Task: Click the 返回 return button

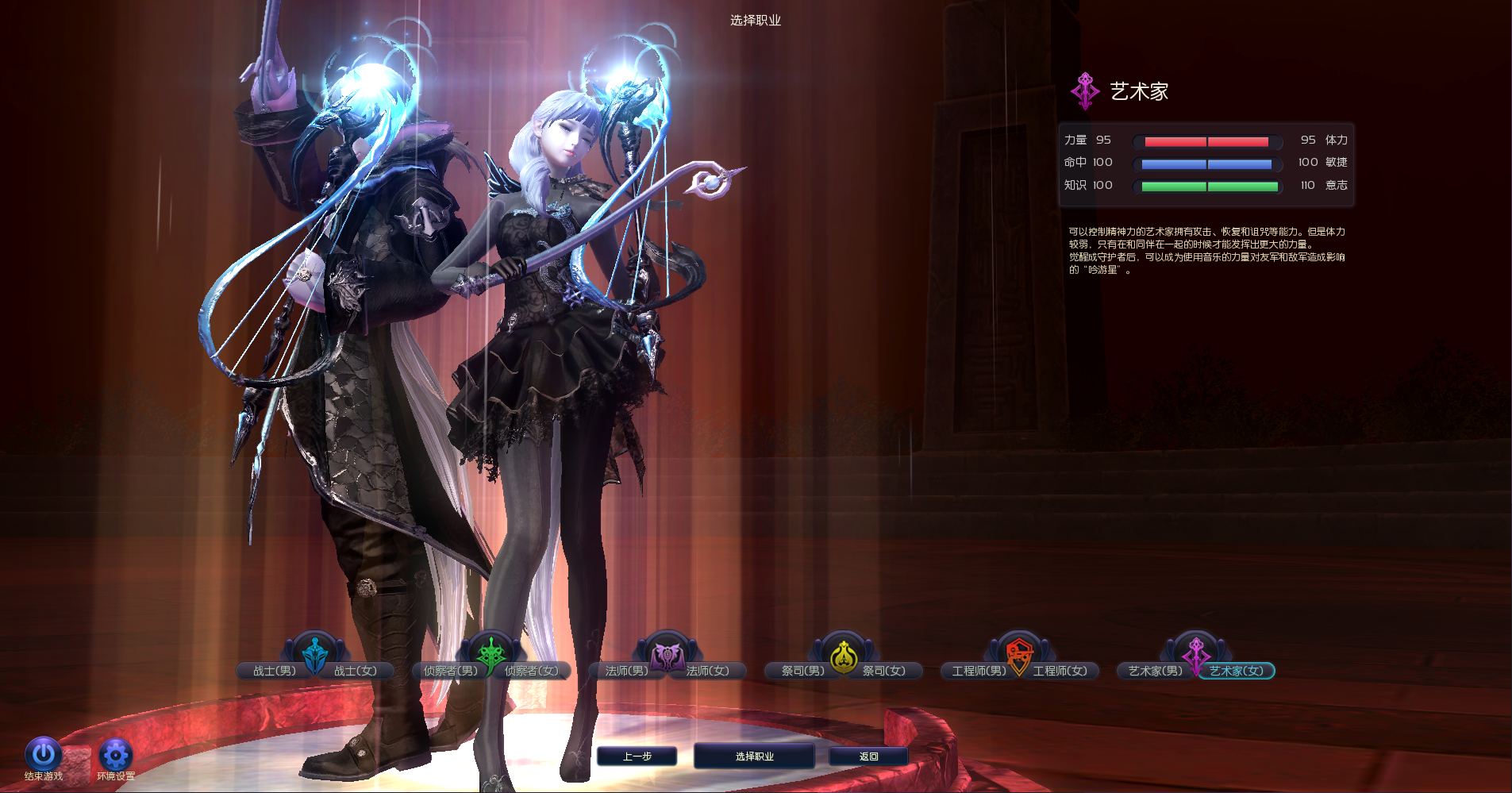Action: (x=868, y=756)
